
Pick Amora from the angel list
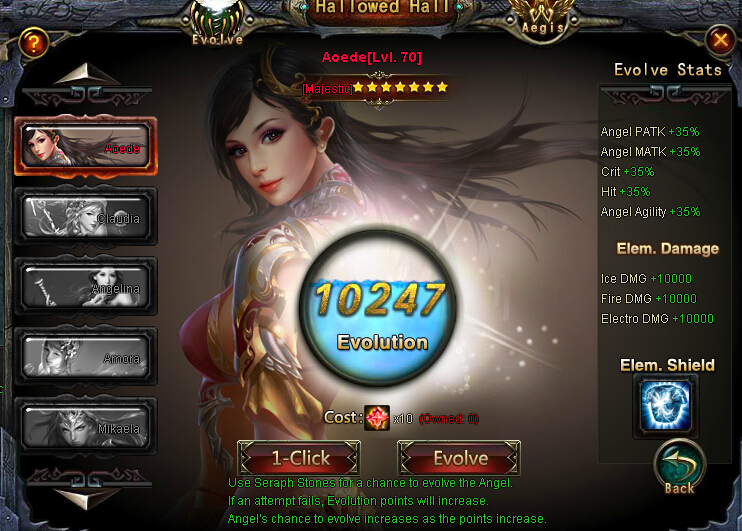(85, 356)
